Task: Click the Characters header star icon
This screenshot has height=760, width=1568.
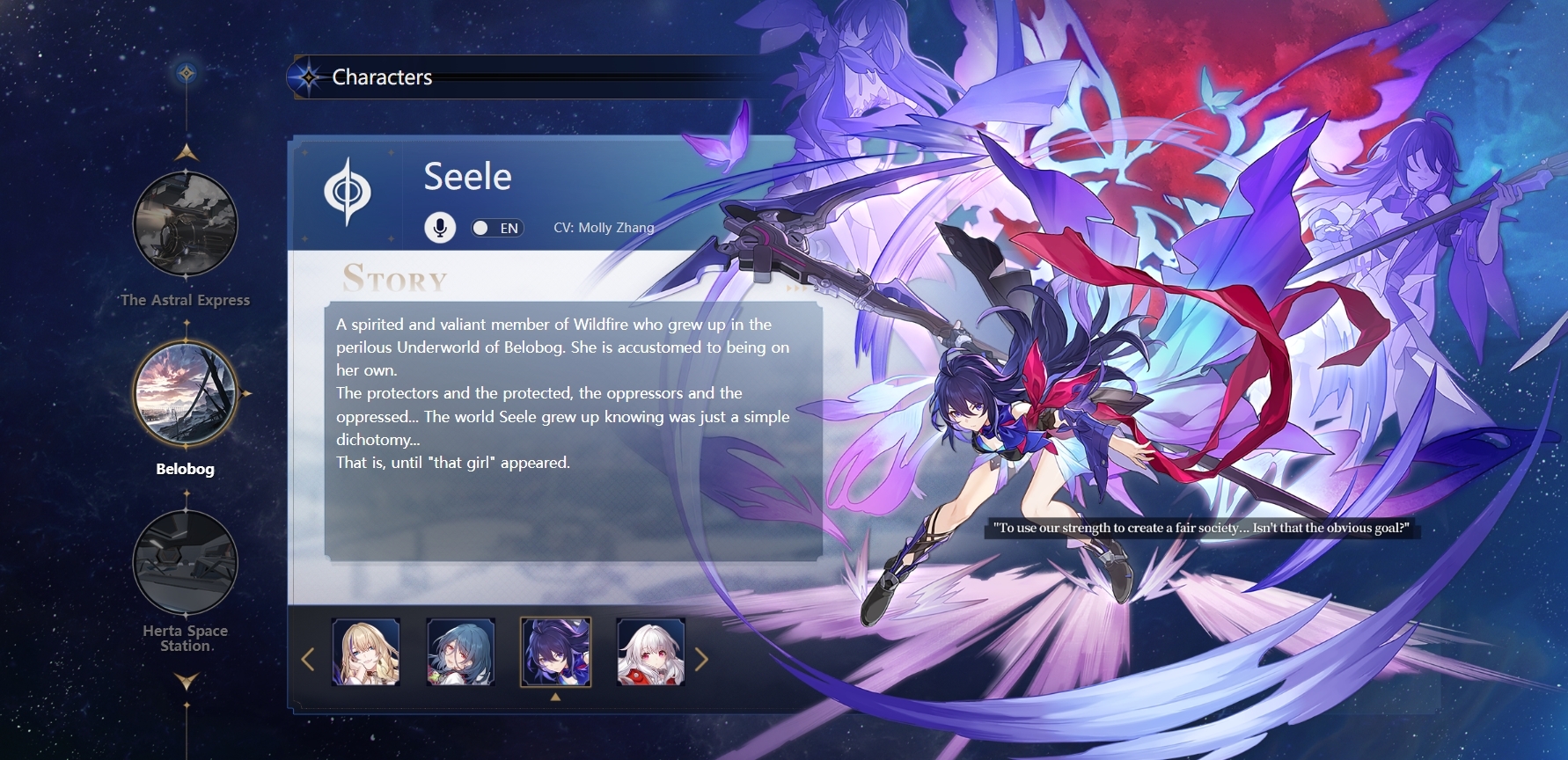Action: pos(308,77)
